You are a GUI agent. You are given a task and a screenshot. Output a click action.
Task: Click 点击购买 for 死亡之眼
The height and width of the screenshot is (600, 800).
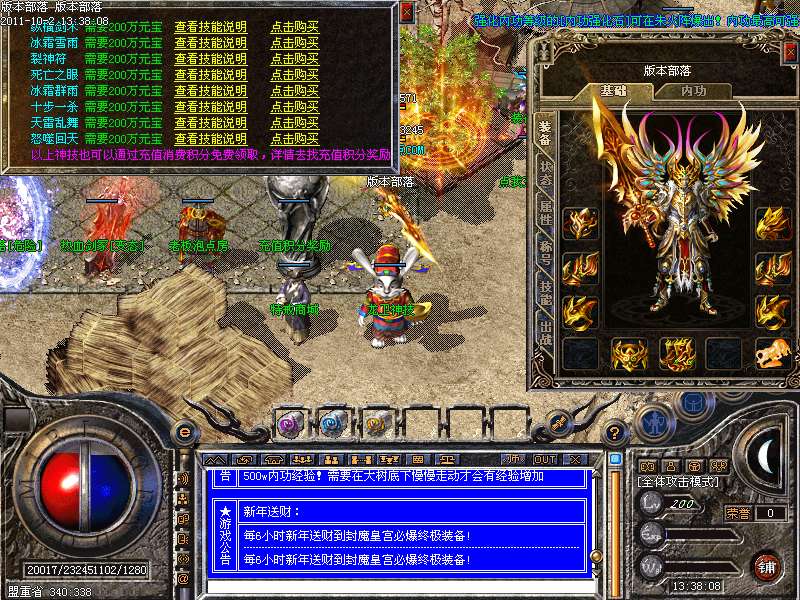[294, 75]
